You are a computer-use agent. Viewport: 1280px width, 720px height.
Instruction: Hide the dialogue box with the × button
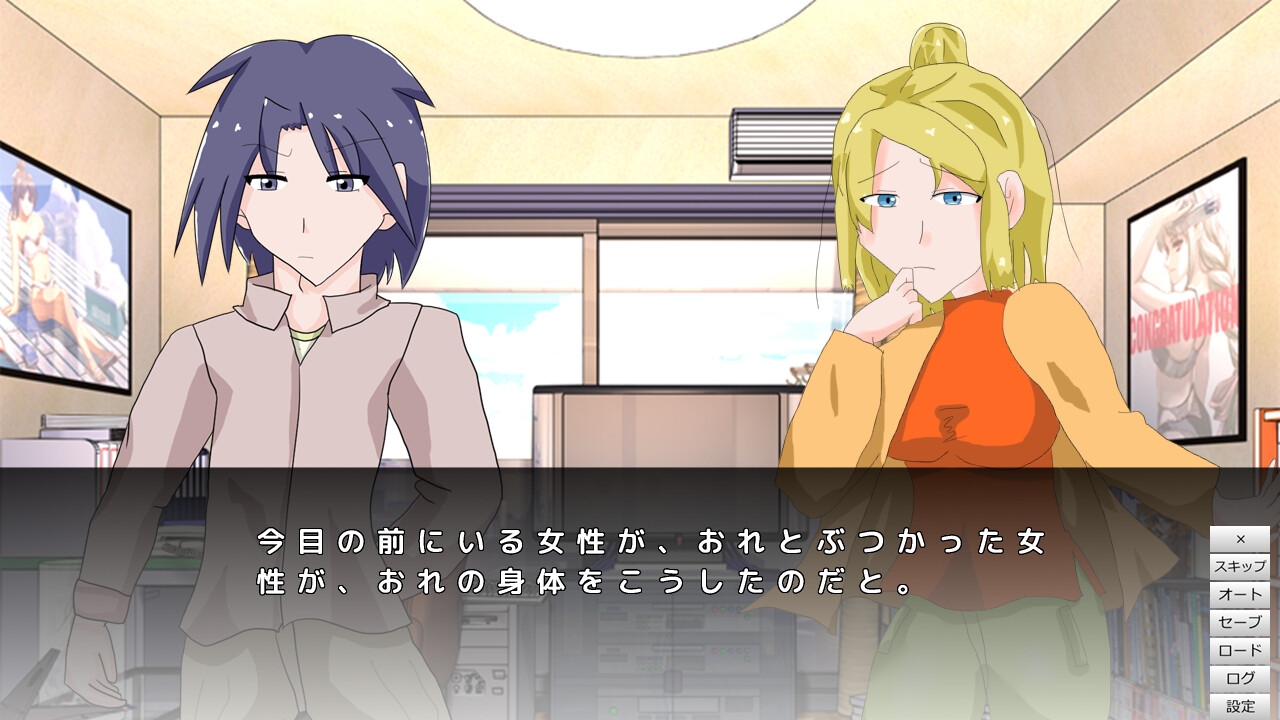(x=1240, y=539)
